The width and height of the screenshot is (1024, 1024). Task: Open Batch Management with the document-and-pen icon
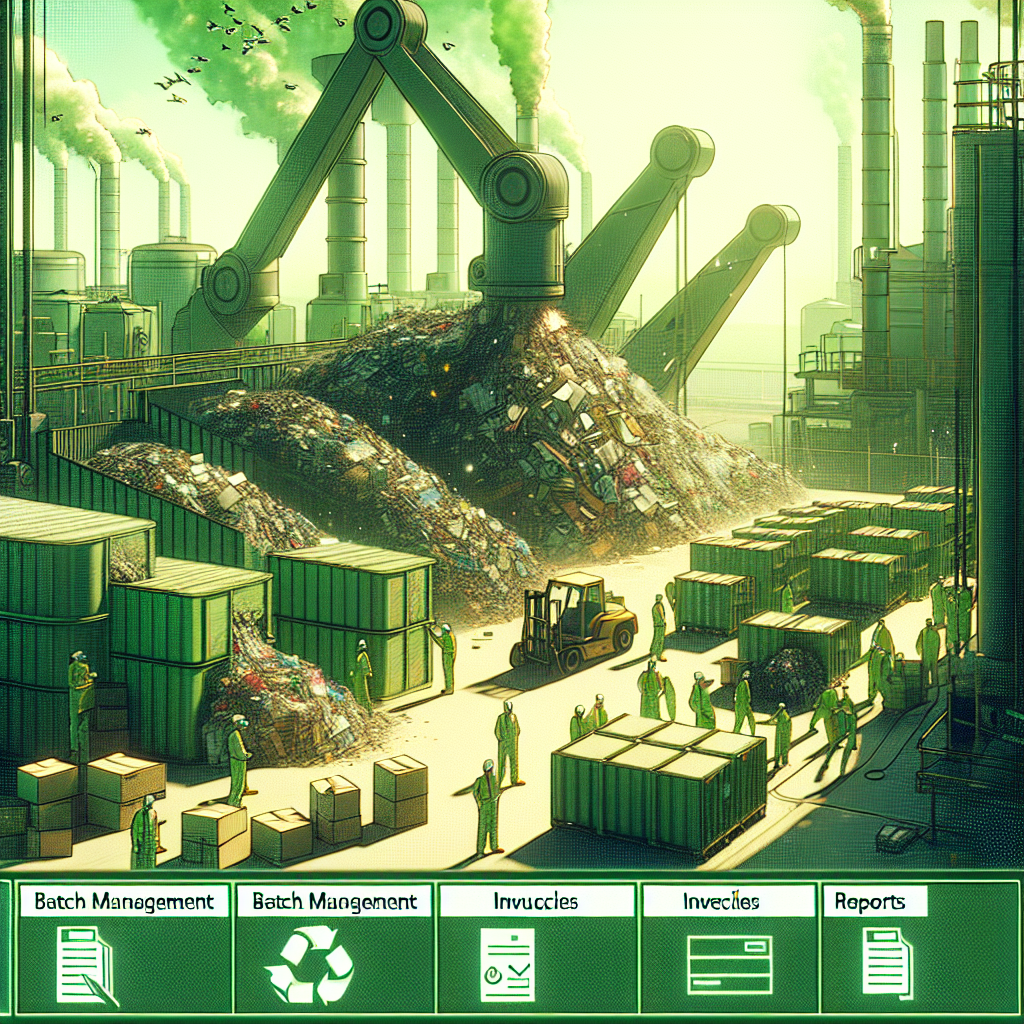coord(122,947)
